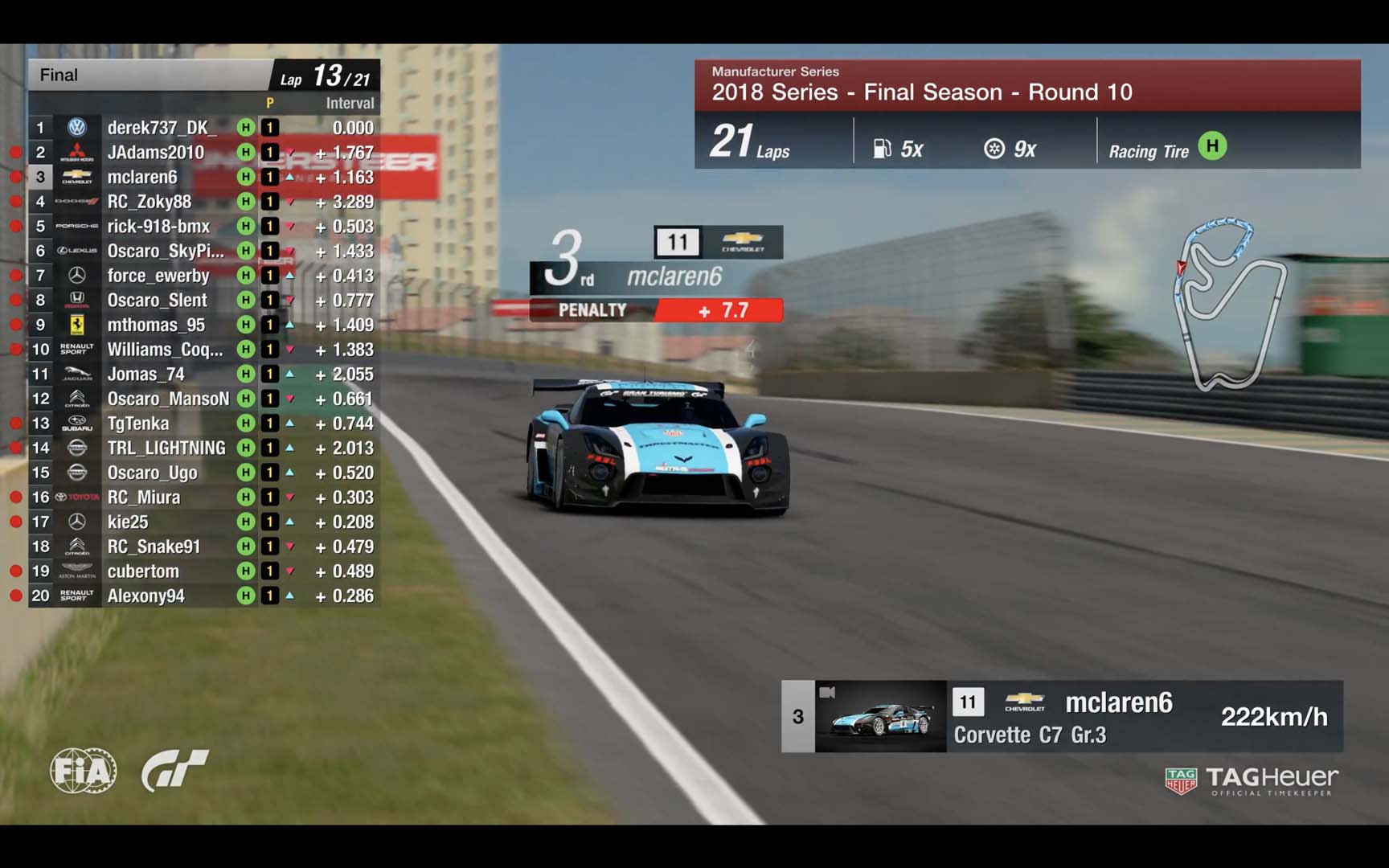Screen dimensions: 1389x868
Task: Choose mthomas_95 in the standings
Action: click(x=156, y=325)
